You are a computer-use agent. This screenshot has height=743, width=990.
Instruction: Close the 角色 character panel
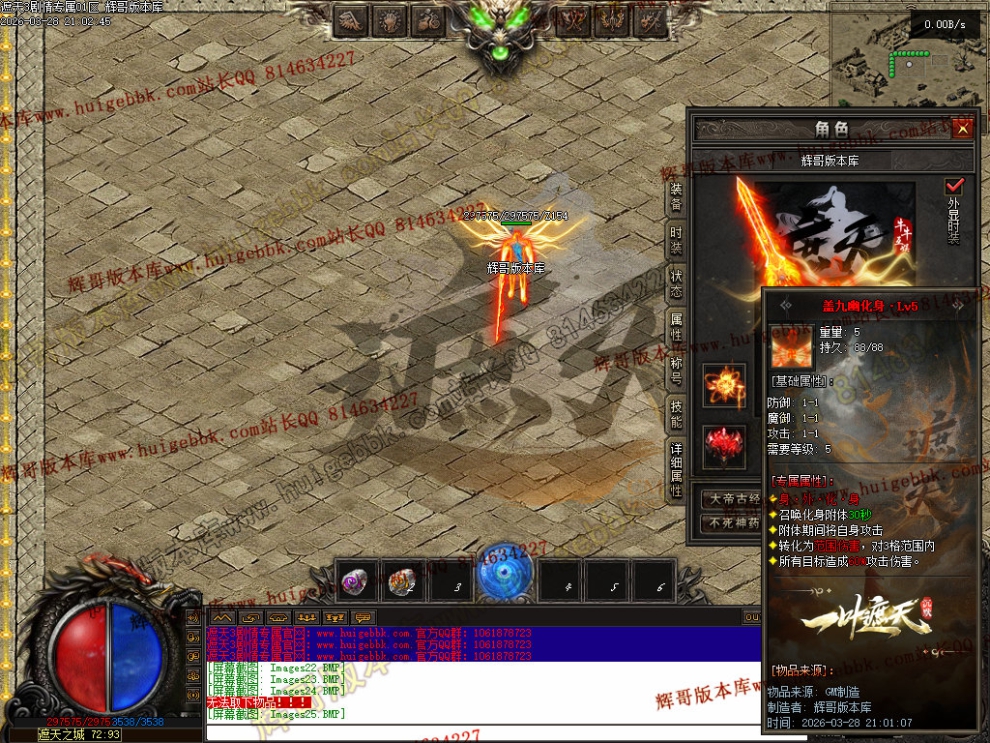tap(962, 129)
